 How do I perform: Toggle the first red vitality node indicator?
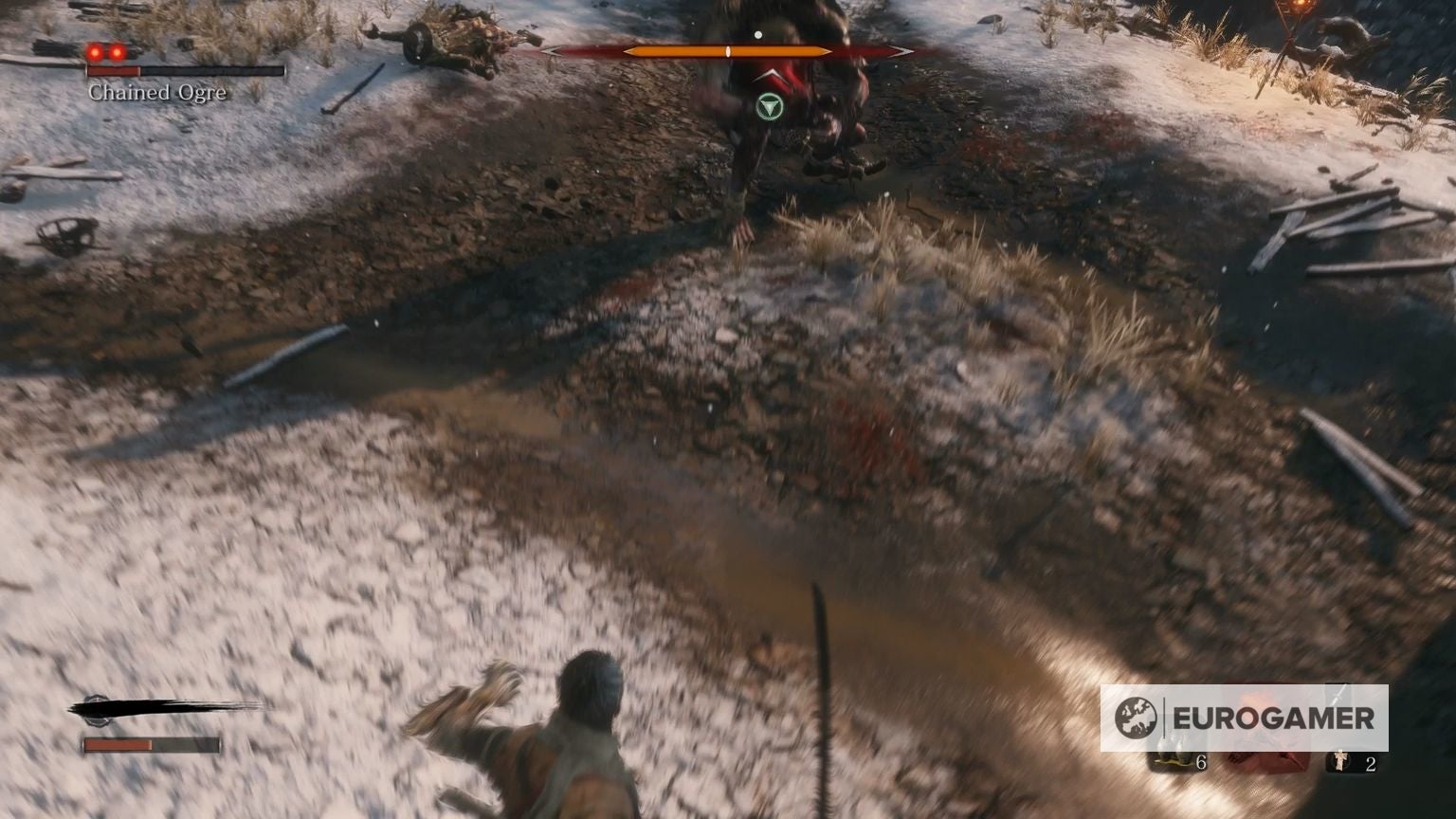[x=94, y=53]
